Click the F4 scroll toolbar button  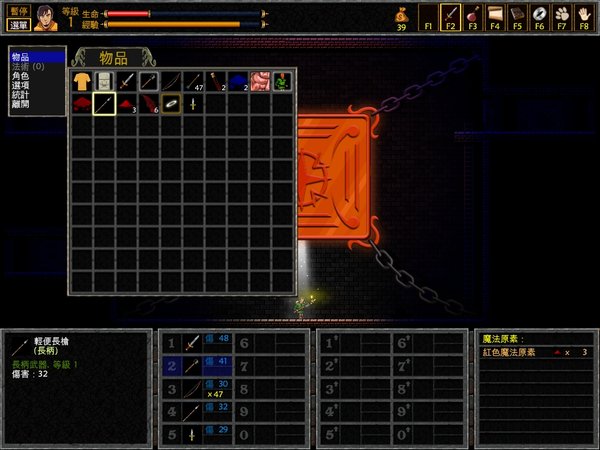coord(494,15)
